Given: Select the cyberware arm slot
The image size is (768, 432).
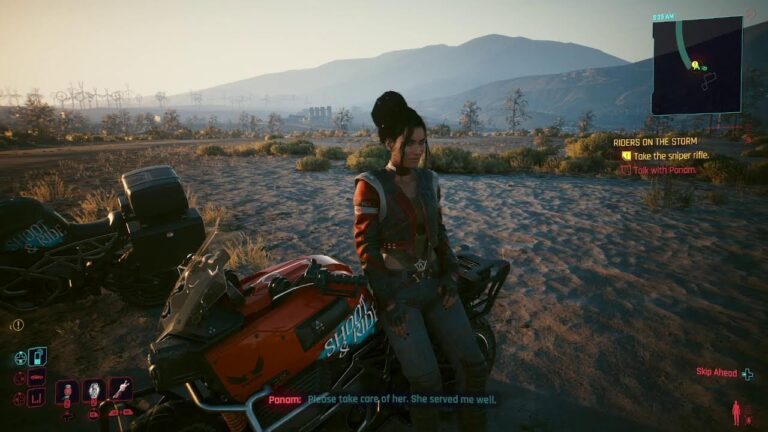Looking at the screenshot, I should pyautogui.click(x=121, y=388).
